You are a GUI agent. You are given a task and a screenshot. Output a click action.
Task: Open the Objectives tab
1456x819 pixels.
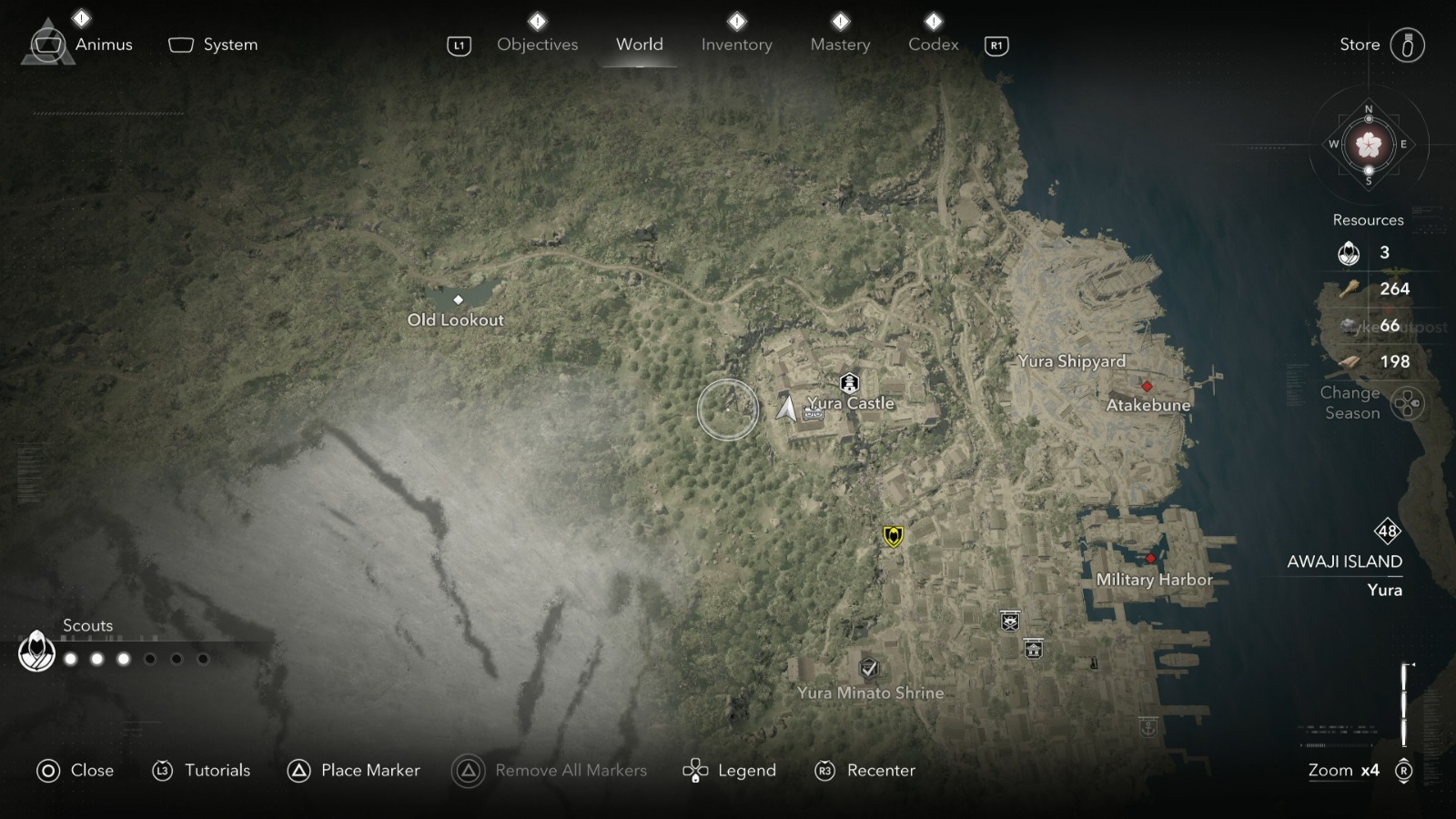tap(537, 44)
